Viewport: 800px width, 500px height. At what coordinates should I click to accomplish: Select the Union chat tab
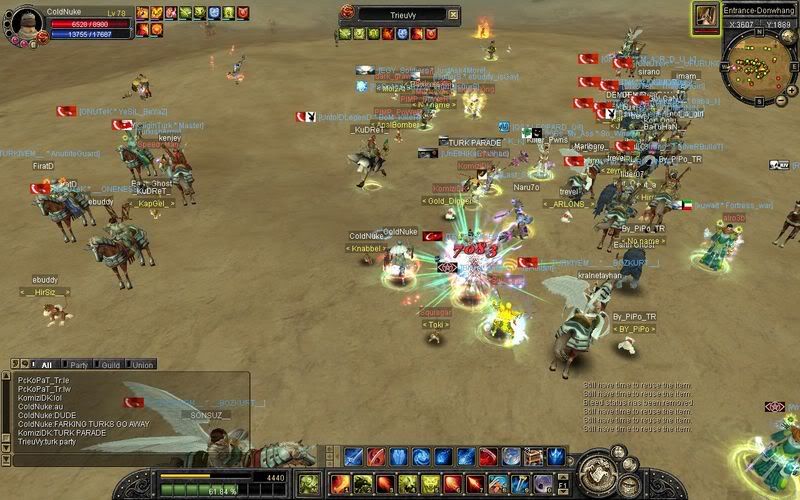pyautogui.click(x=141, y=365)
